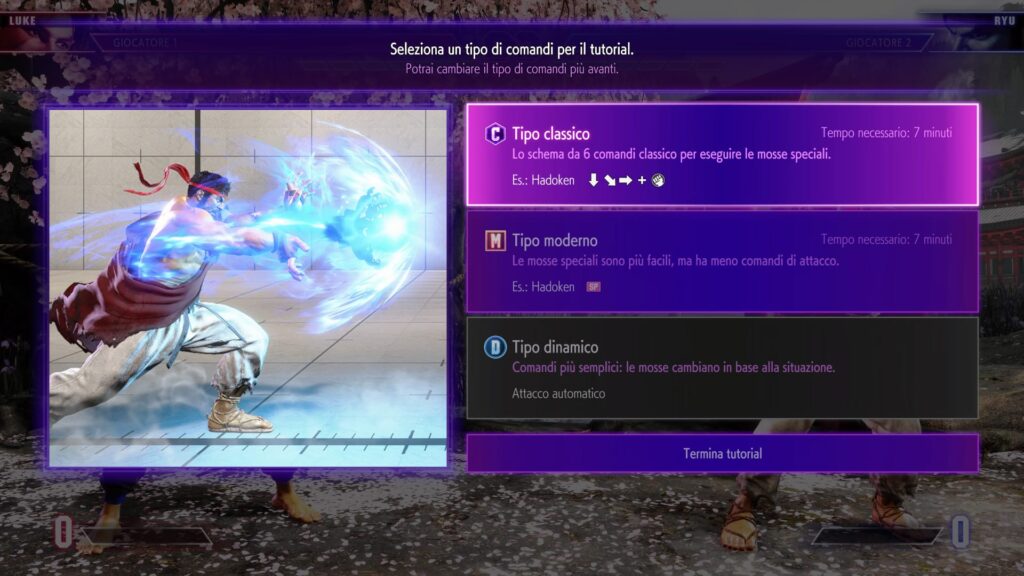Select the Tipo classico control scheme

(x=722, y=155)
